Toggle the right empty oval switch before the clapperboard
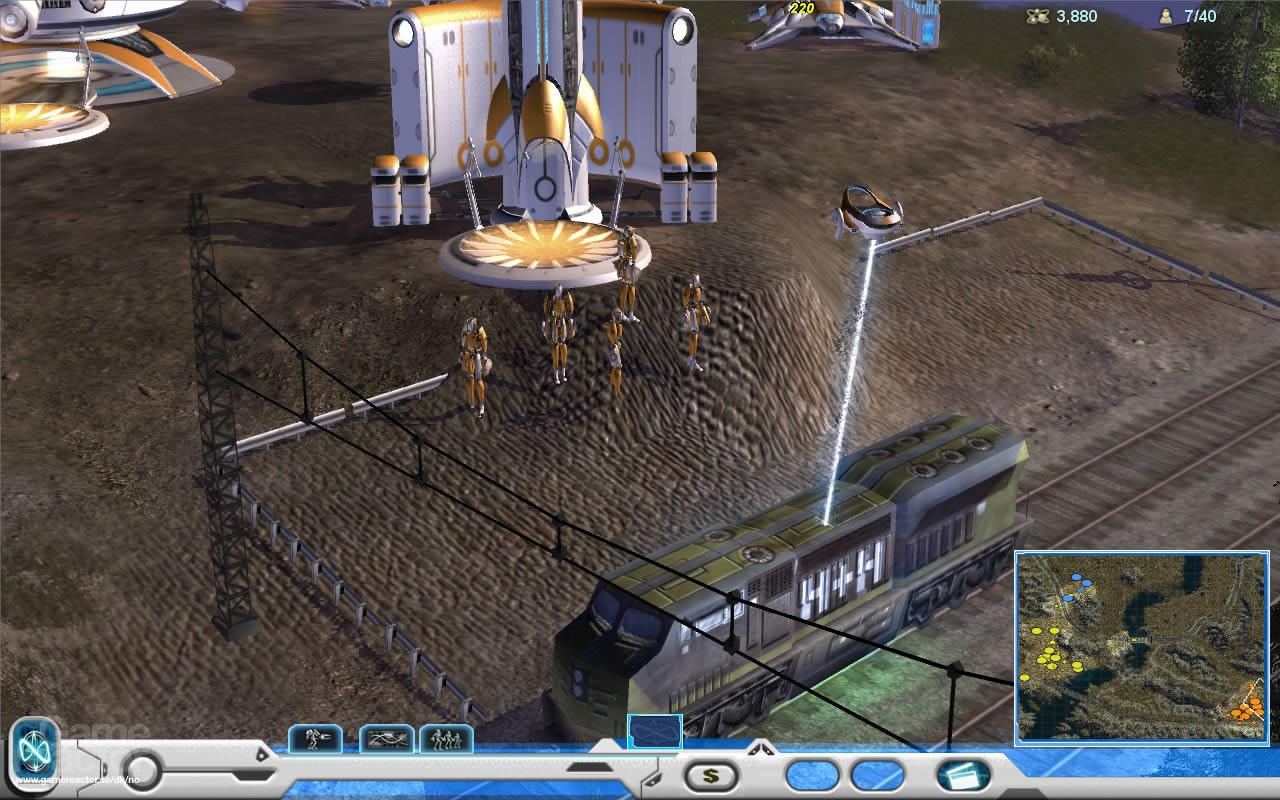Image resolution: width=1280 pixels, height=800 pixels. [874, 776]
